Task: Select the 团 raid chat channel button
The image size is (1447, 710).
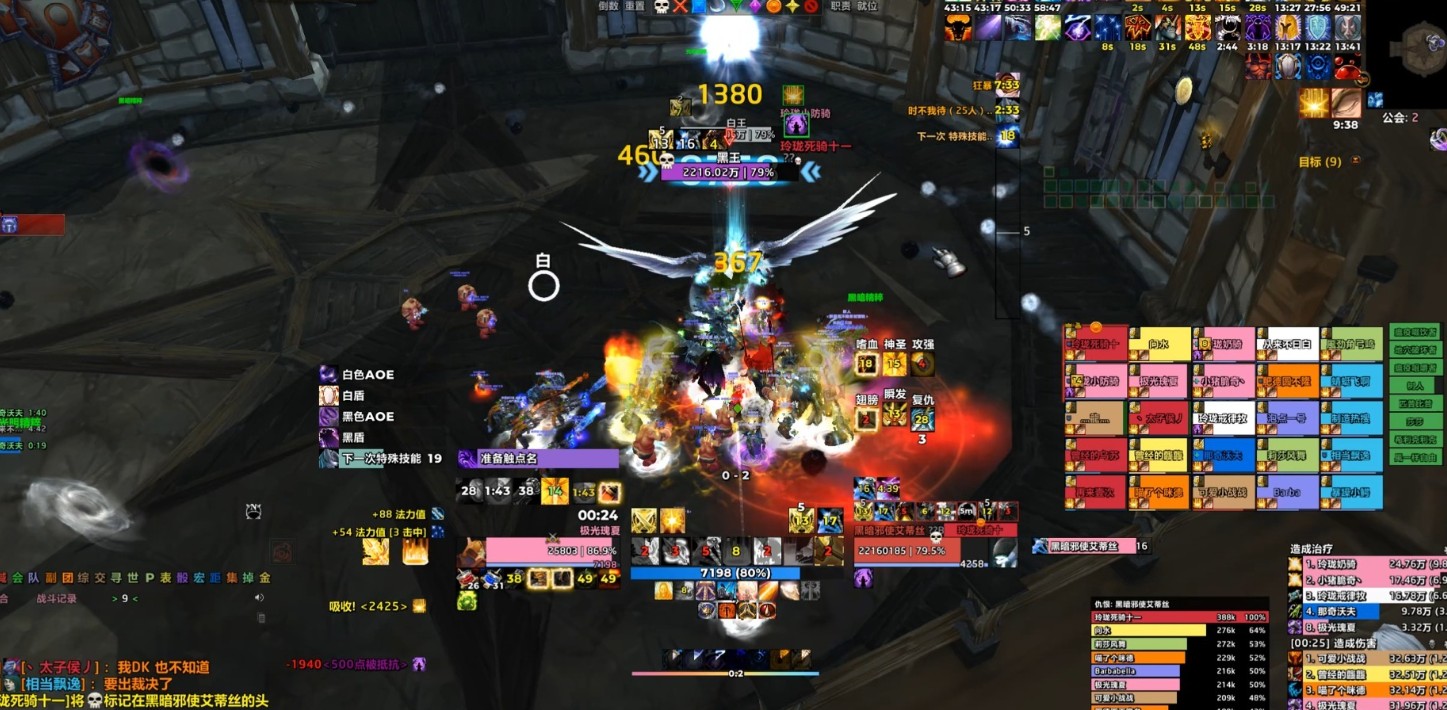Action: coord(68,578)
